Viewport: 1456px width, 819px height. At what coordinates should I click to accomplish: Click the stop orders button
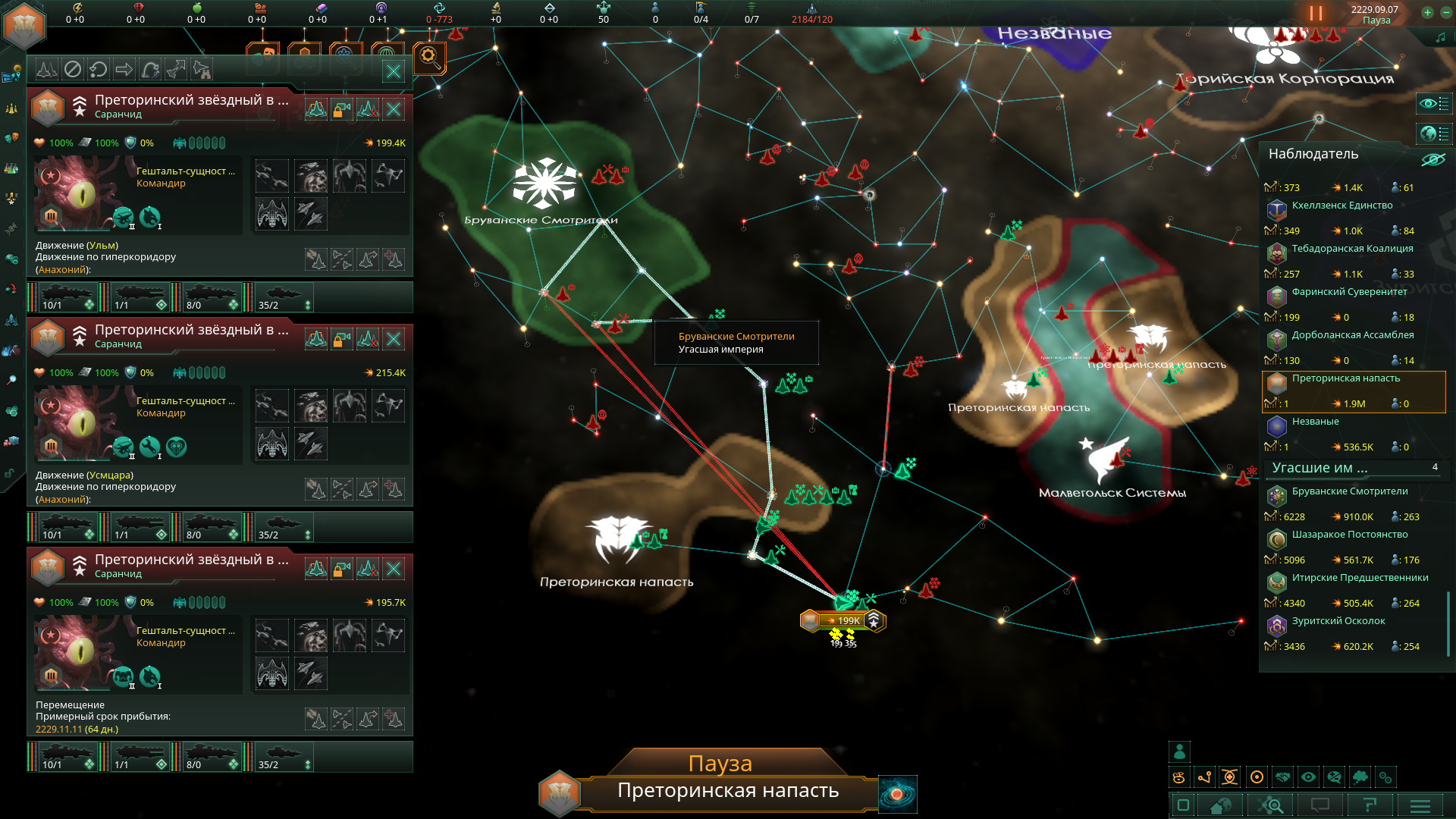[73, 70]
